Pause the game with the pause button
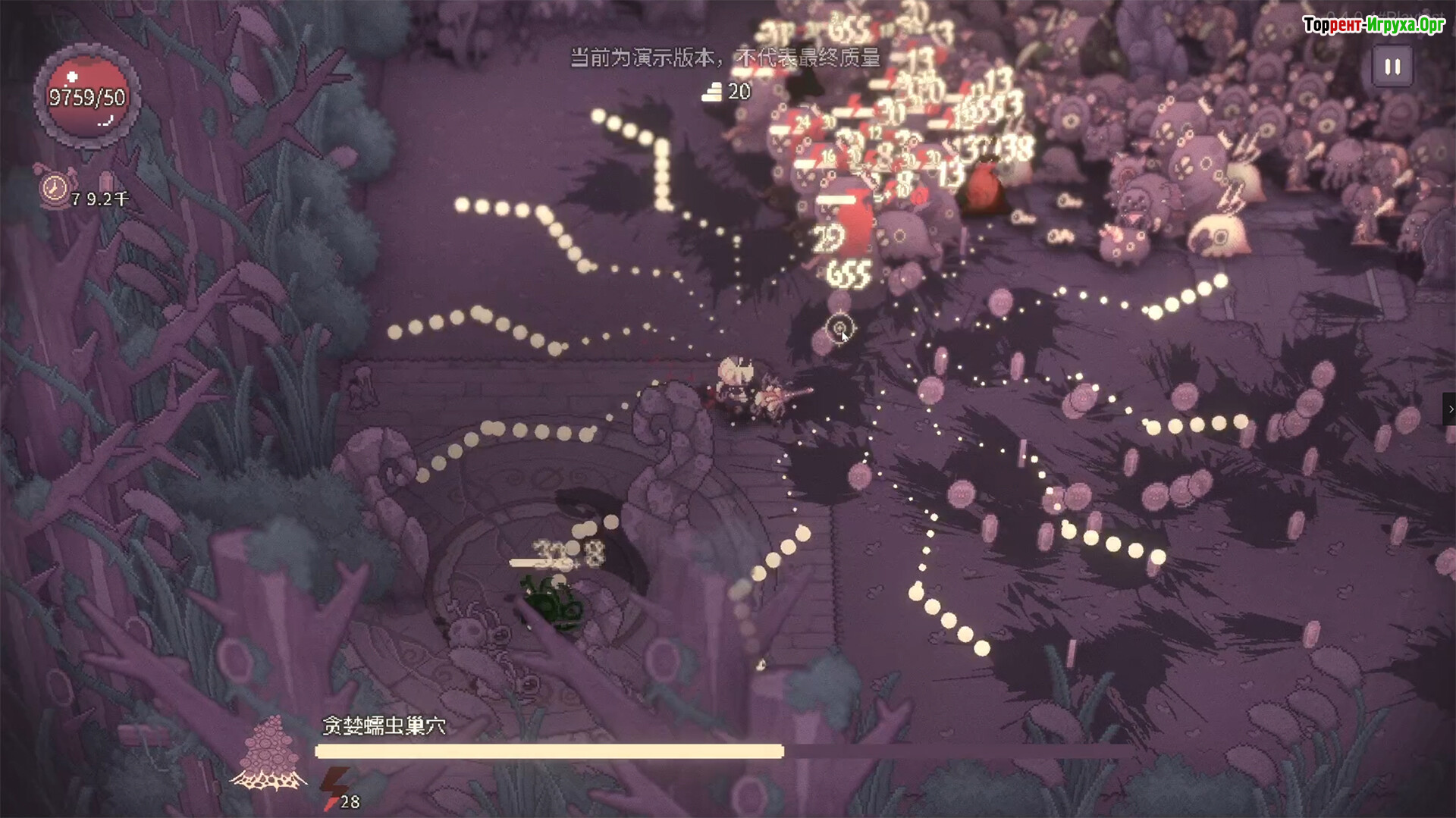This screenshot has height=818, width=1456. click(1392, 67)
